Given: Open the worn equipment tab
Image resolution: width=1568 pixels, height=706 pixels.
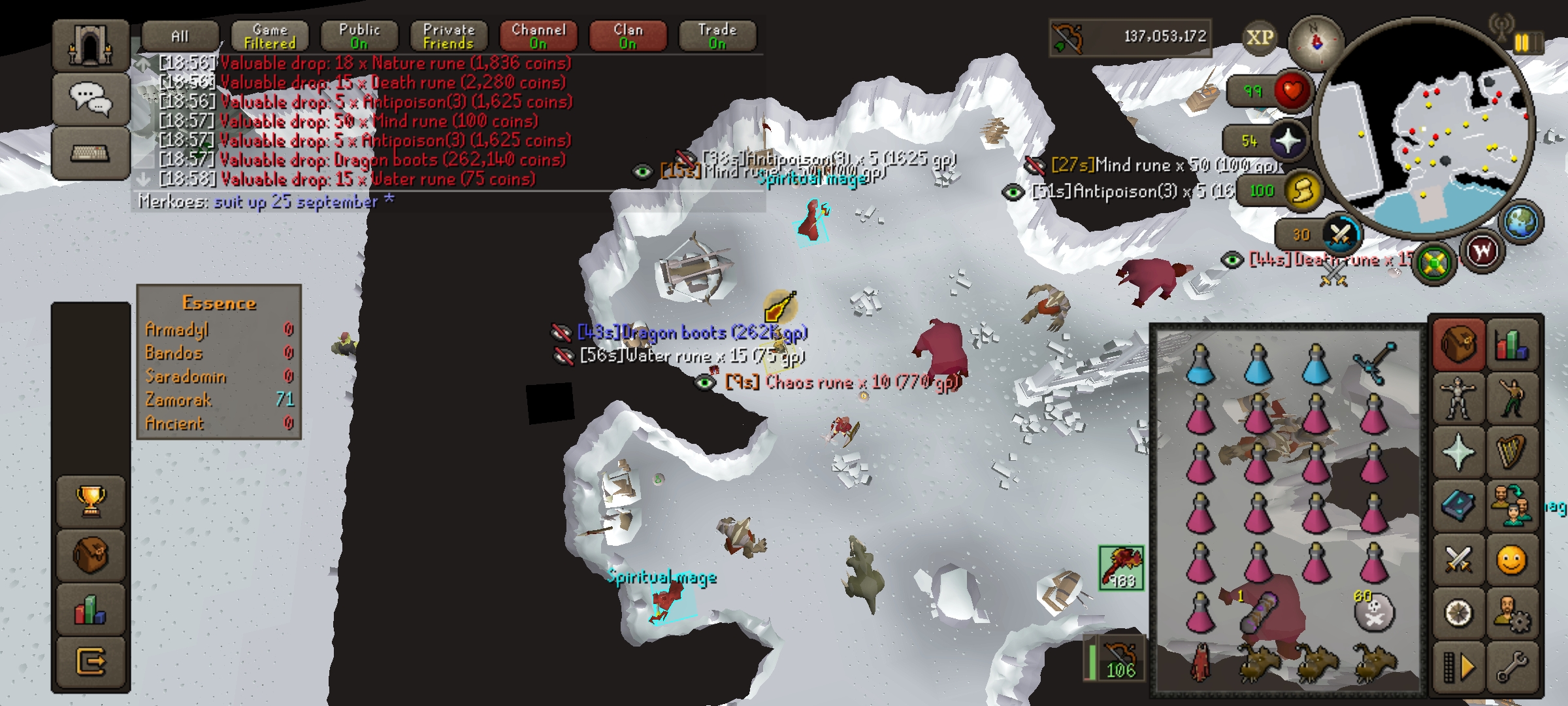Looking at the screenshot, I should pos(1458,396).
